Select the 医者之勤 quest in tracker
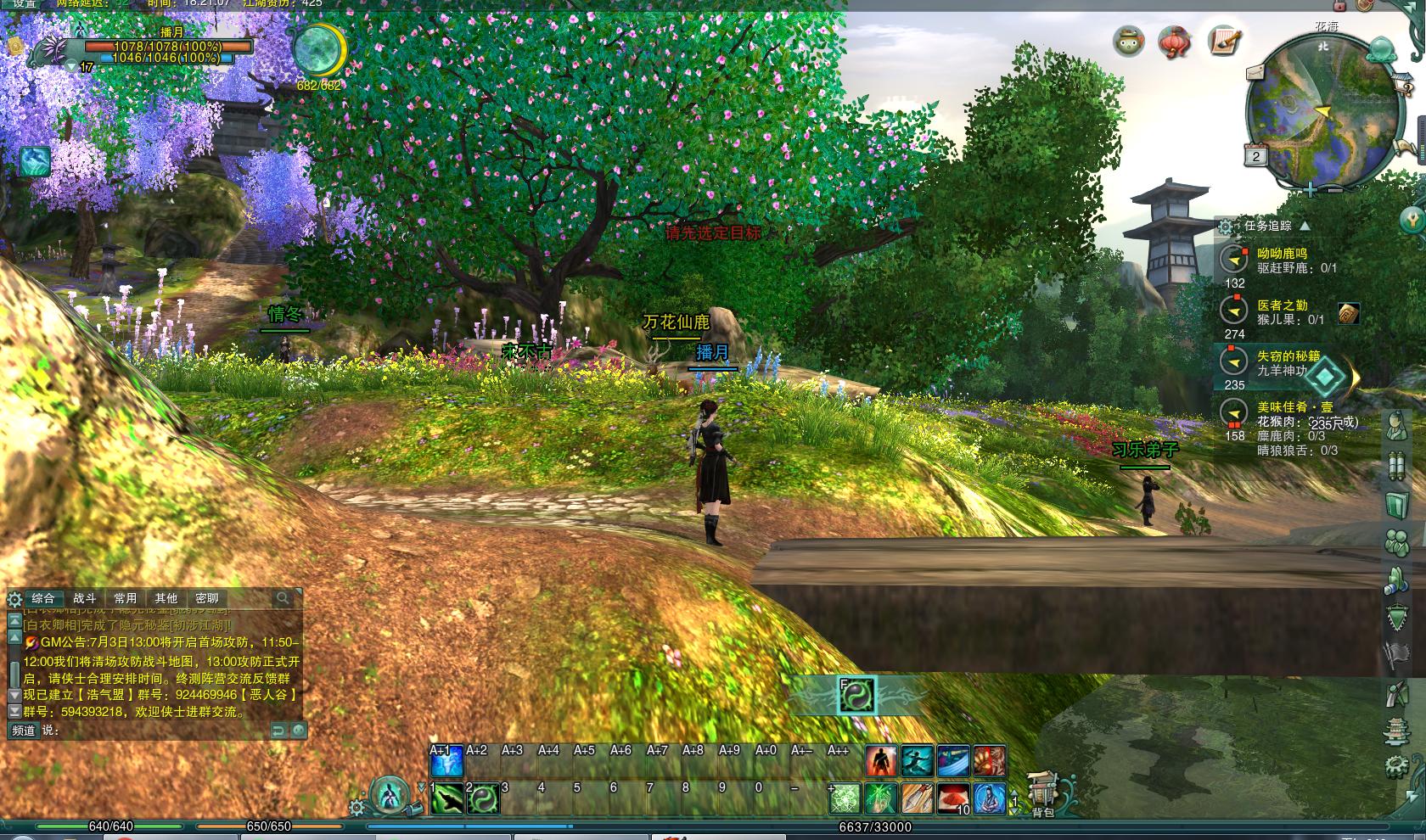Image resolution: width=1426 pixels, height=840 pixels. 1282,305
